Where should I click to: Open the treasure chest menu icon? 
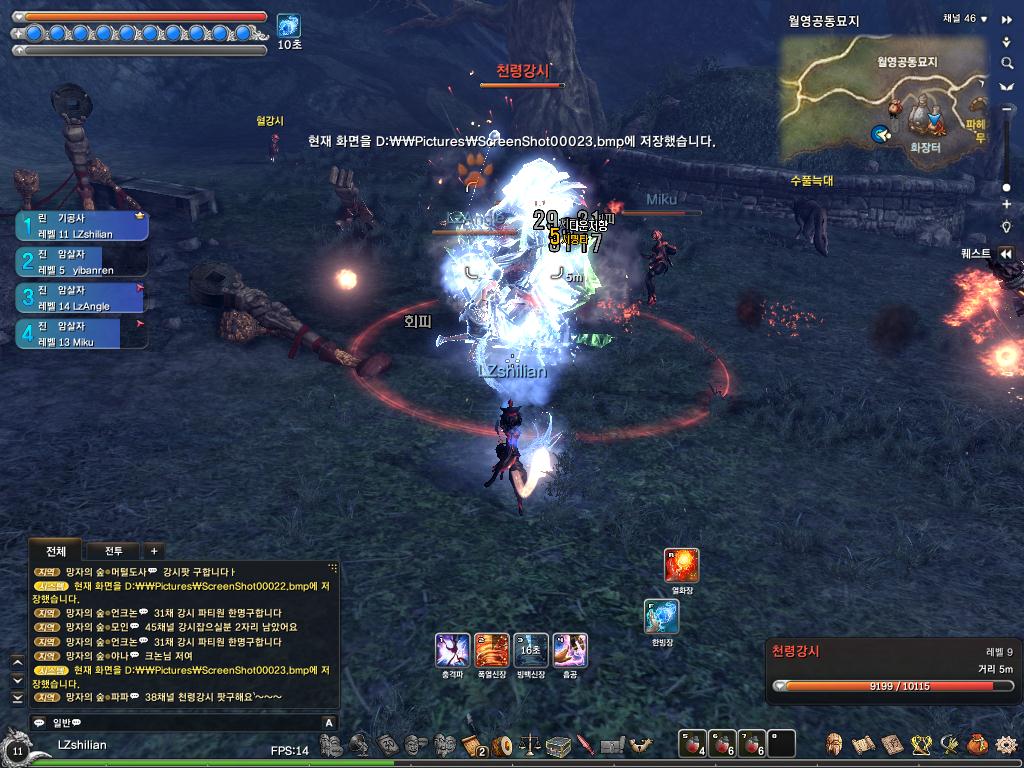(x=557, y=745)
